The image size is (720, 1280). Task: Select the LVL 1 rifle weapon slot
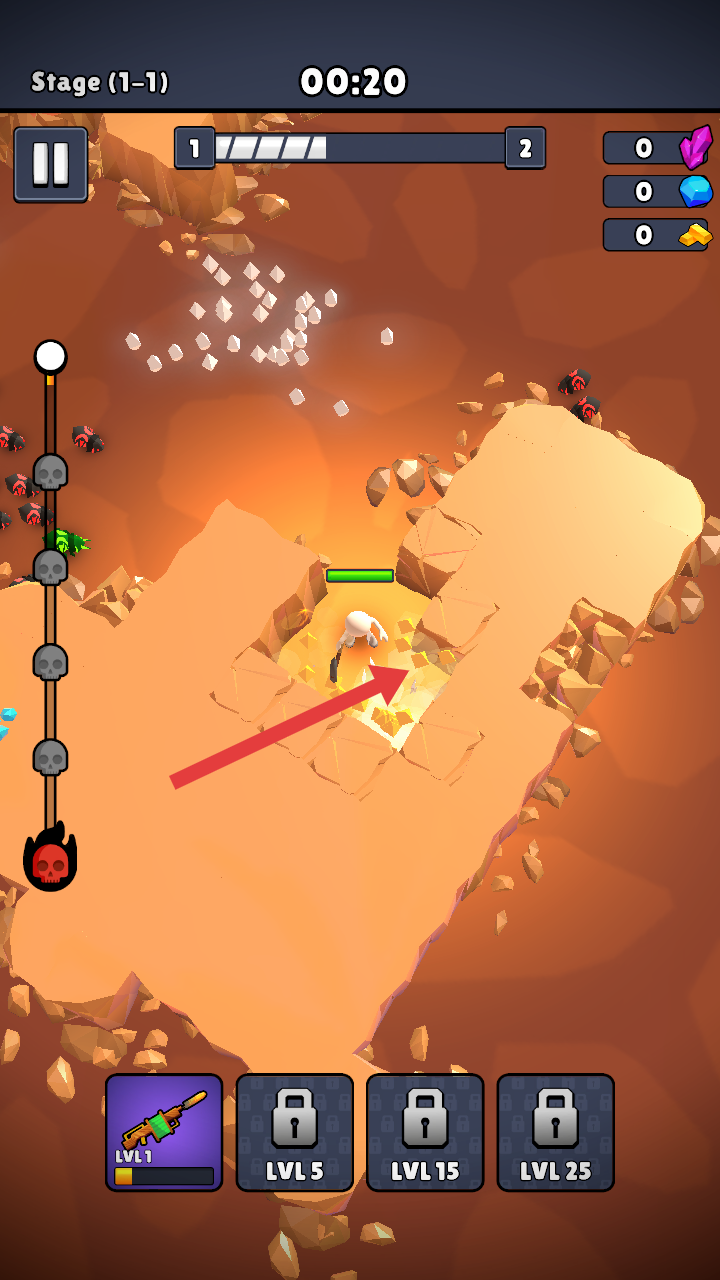tap(164, 1132)
